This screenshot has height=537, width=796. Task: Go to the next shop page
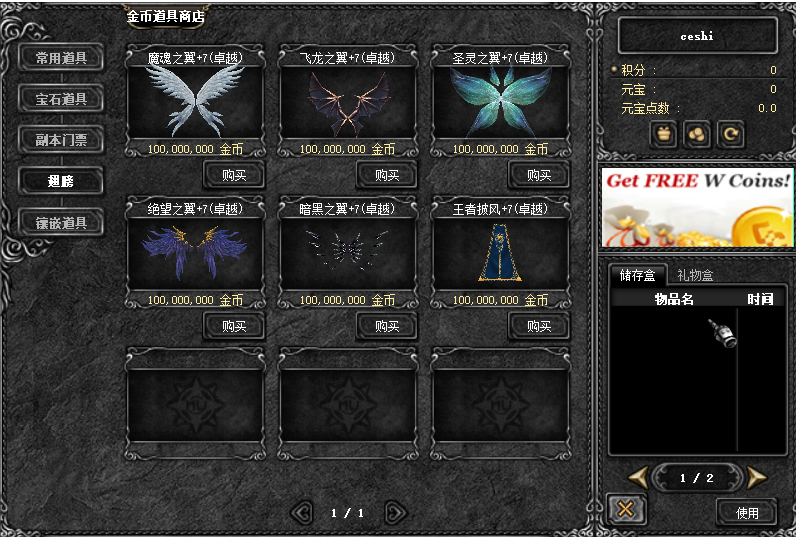396,513
